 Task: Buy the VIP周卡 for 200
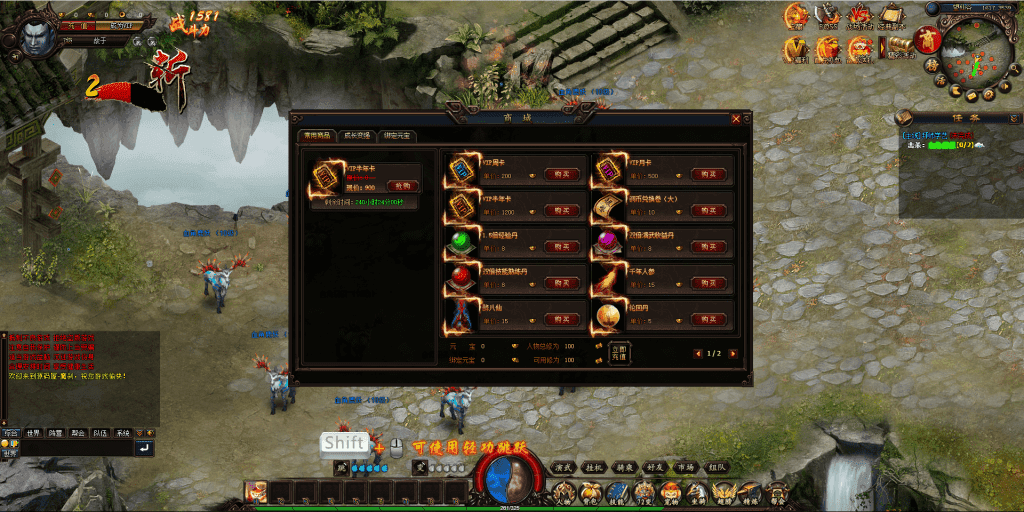coord(562,174)
